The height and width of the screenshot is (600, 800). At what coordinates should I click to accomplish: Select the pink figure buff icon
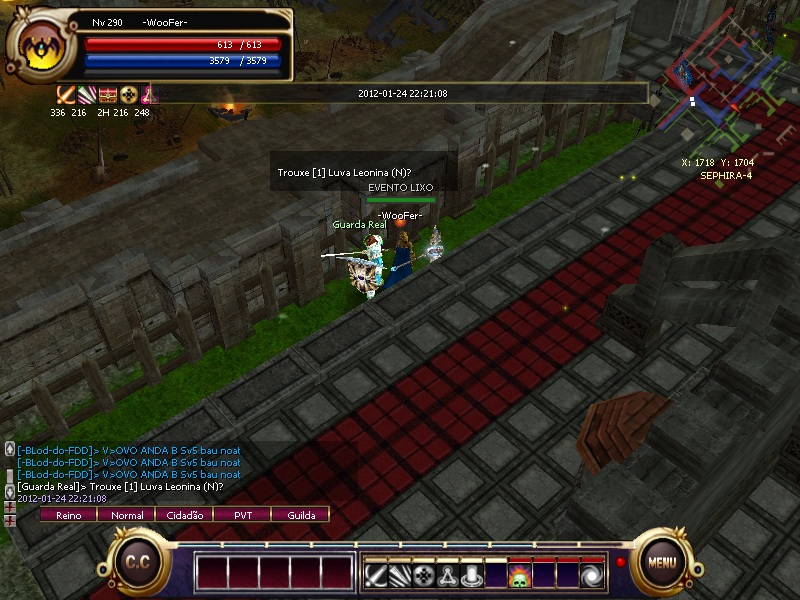point(148,95)
